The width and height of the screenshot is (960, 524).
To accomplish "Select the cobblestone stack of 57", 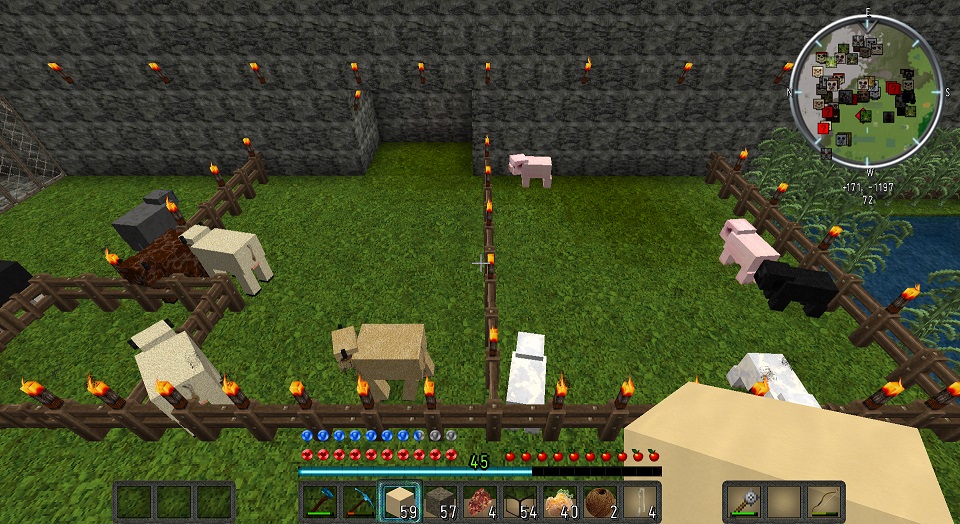I will click(x=441, y=501).
